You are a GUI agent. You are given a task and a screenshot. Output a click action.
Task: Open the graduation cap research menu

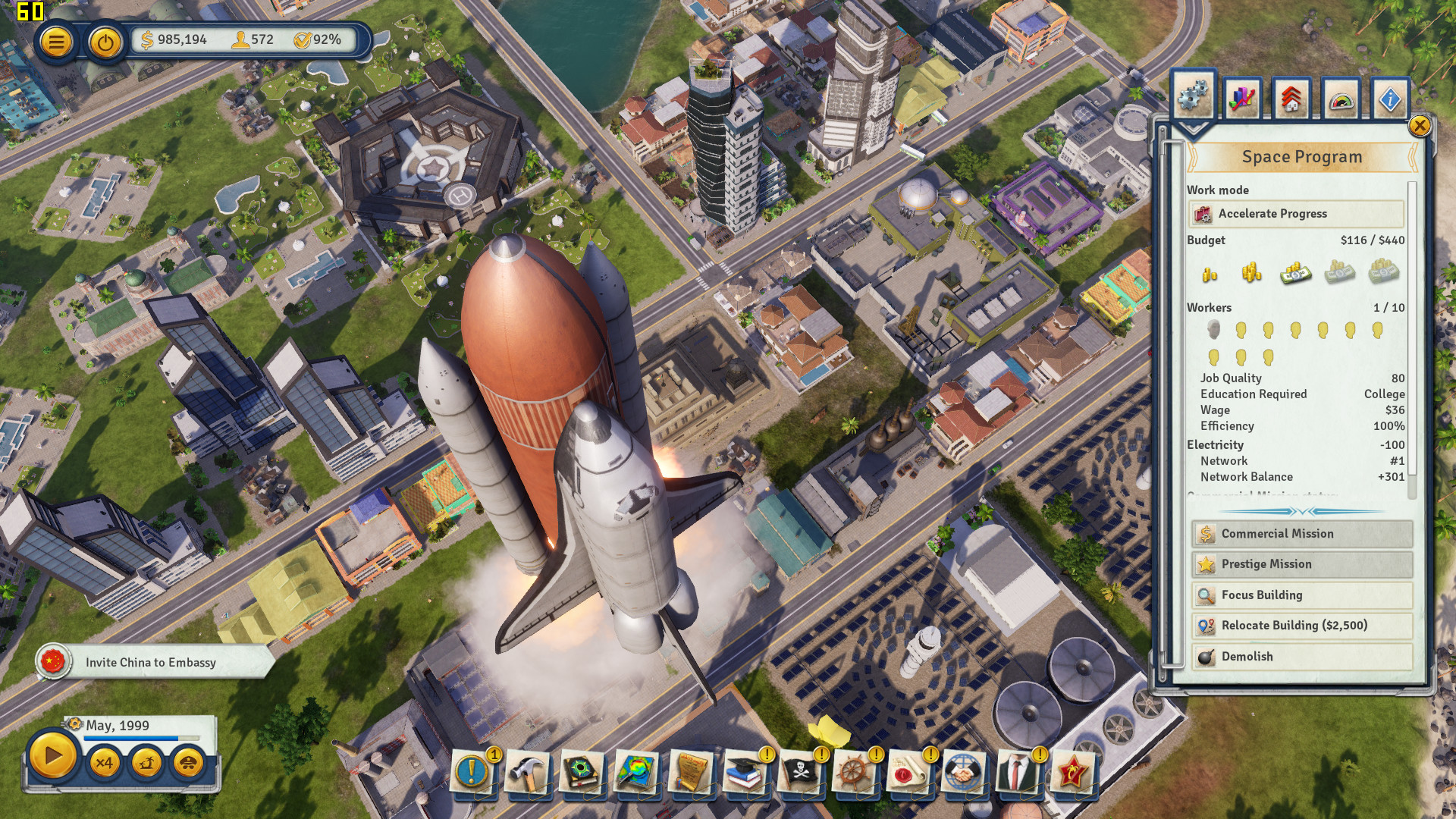(x=745, y=773)
